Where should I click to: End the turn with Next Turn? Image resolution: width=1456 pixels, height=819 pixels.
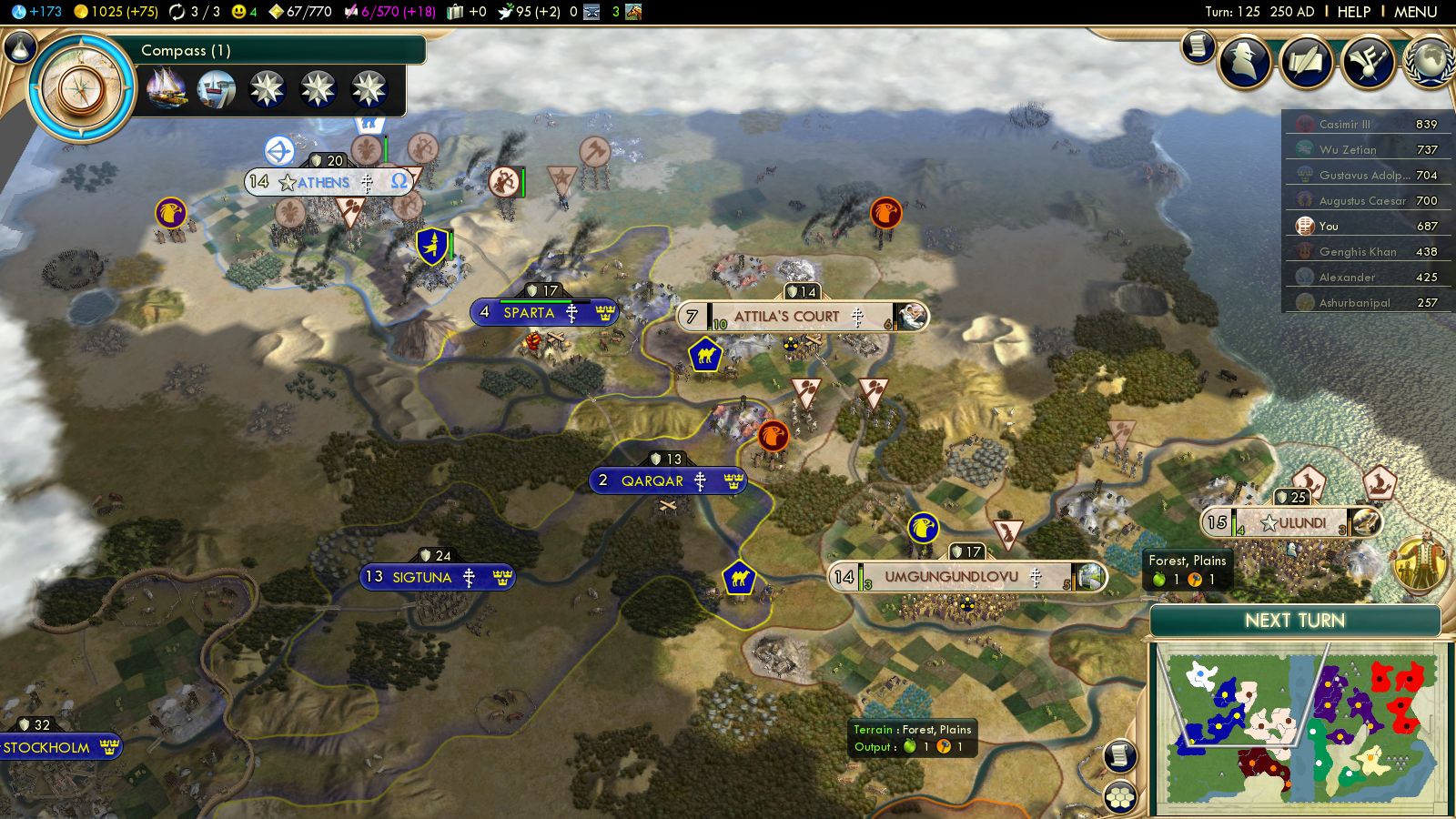[1294, 621]
